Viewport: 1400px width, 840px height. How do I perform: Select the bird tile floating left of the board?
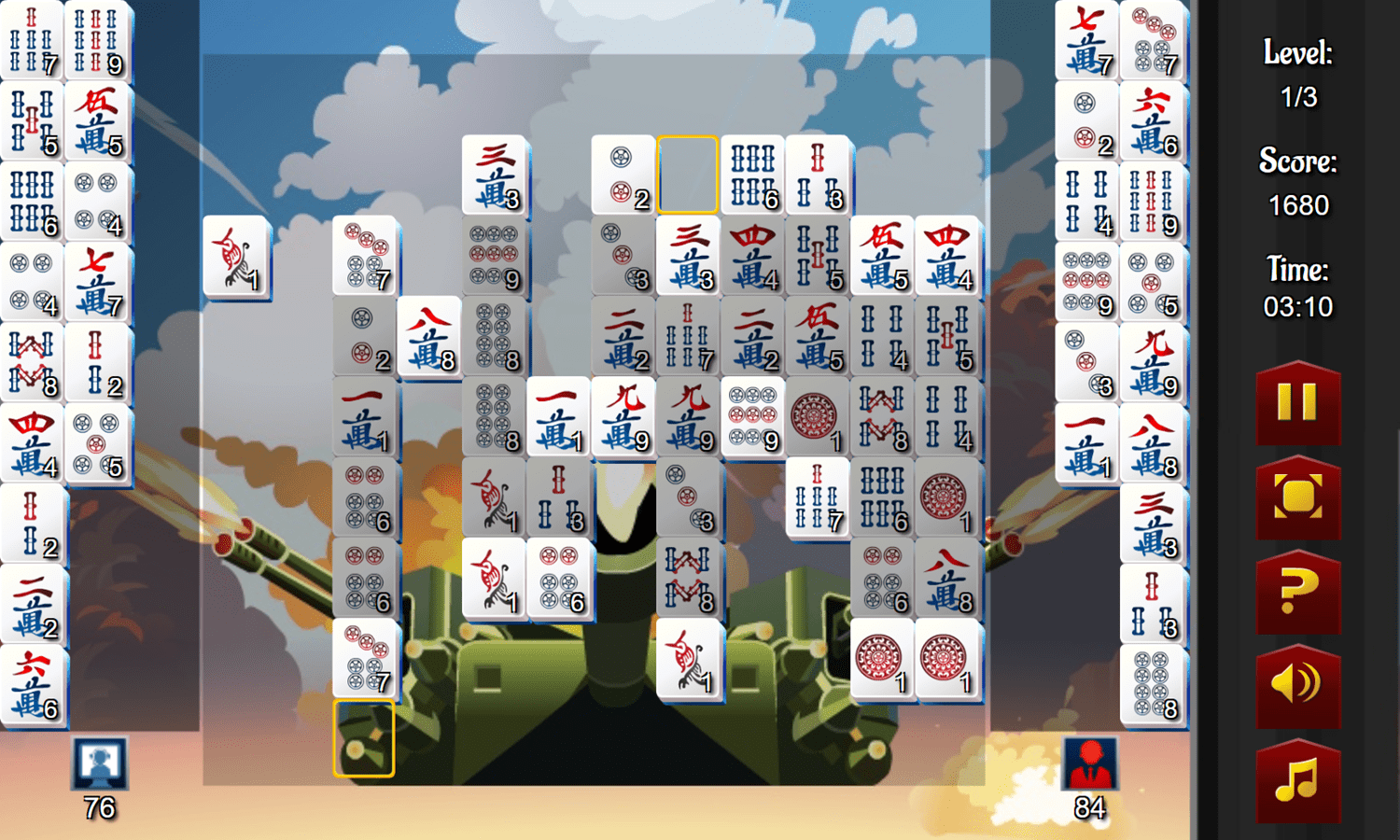236,259
